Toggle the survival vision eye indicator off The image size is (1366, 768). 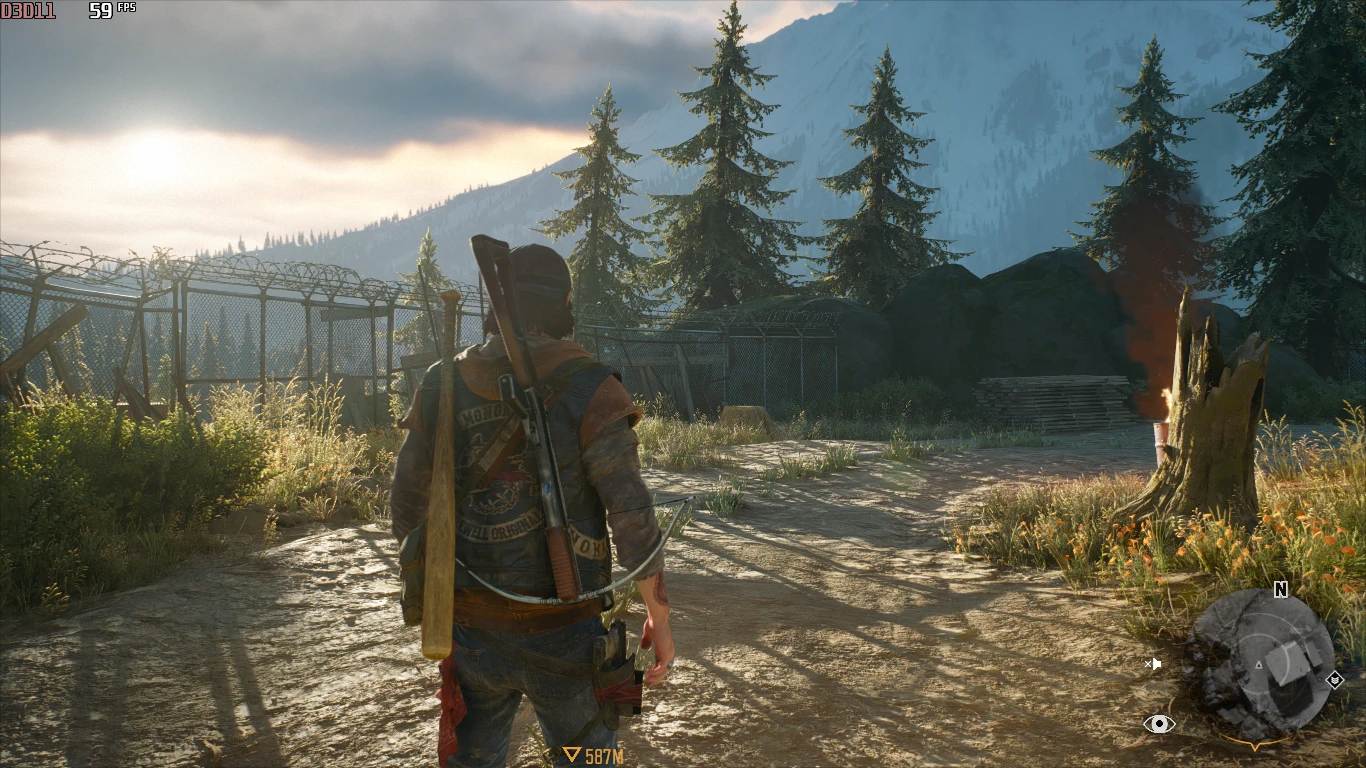pyautogui.click(x=1160, y=724)
